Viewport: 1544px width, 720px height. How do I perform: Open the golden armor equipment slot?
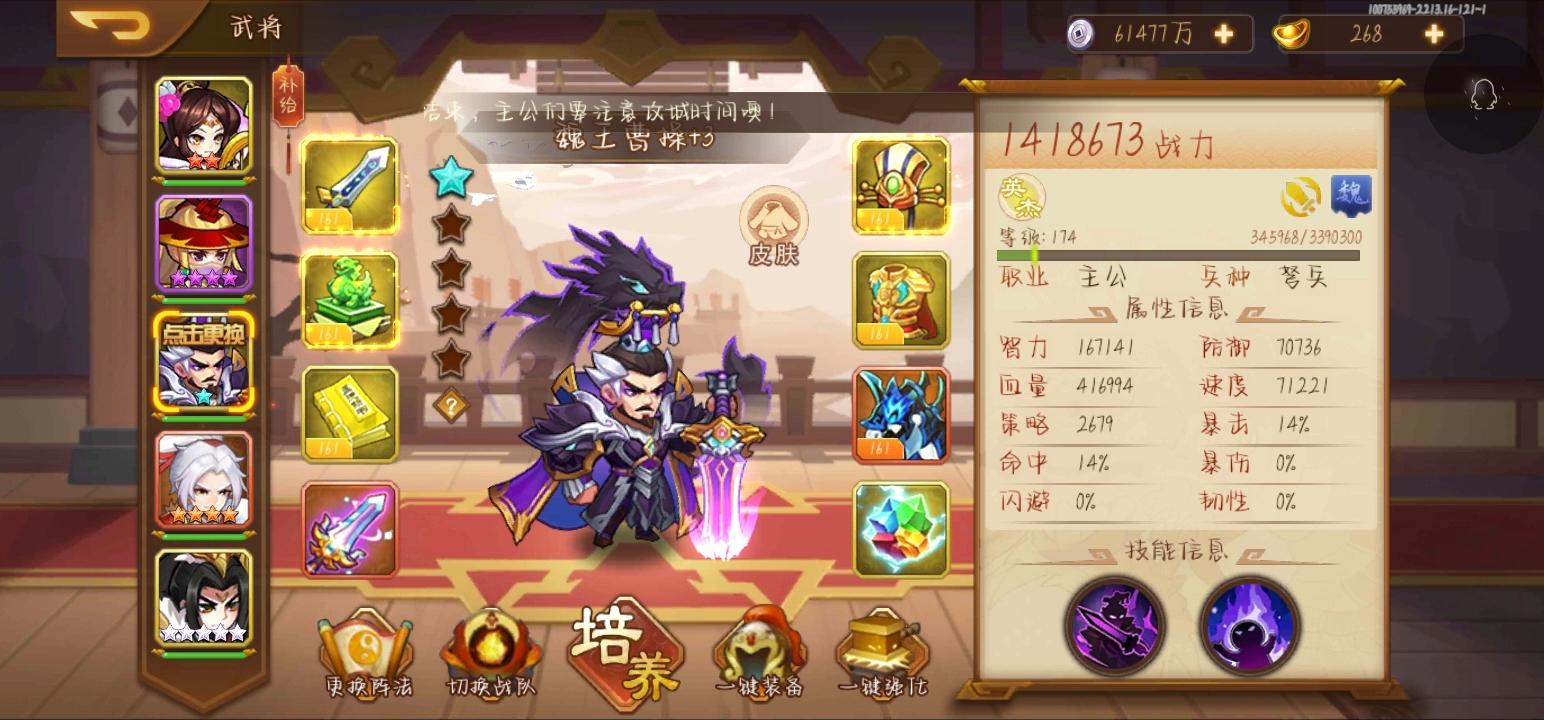(x=899, y=300)
